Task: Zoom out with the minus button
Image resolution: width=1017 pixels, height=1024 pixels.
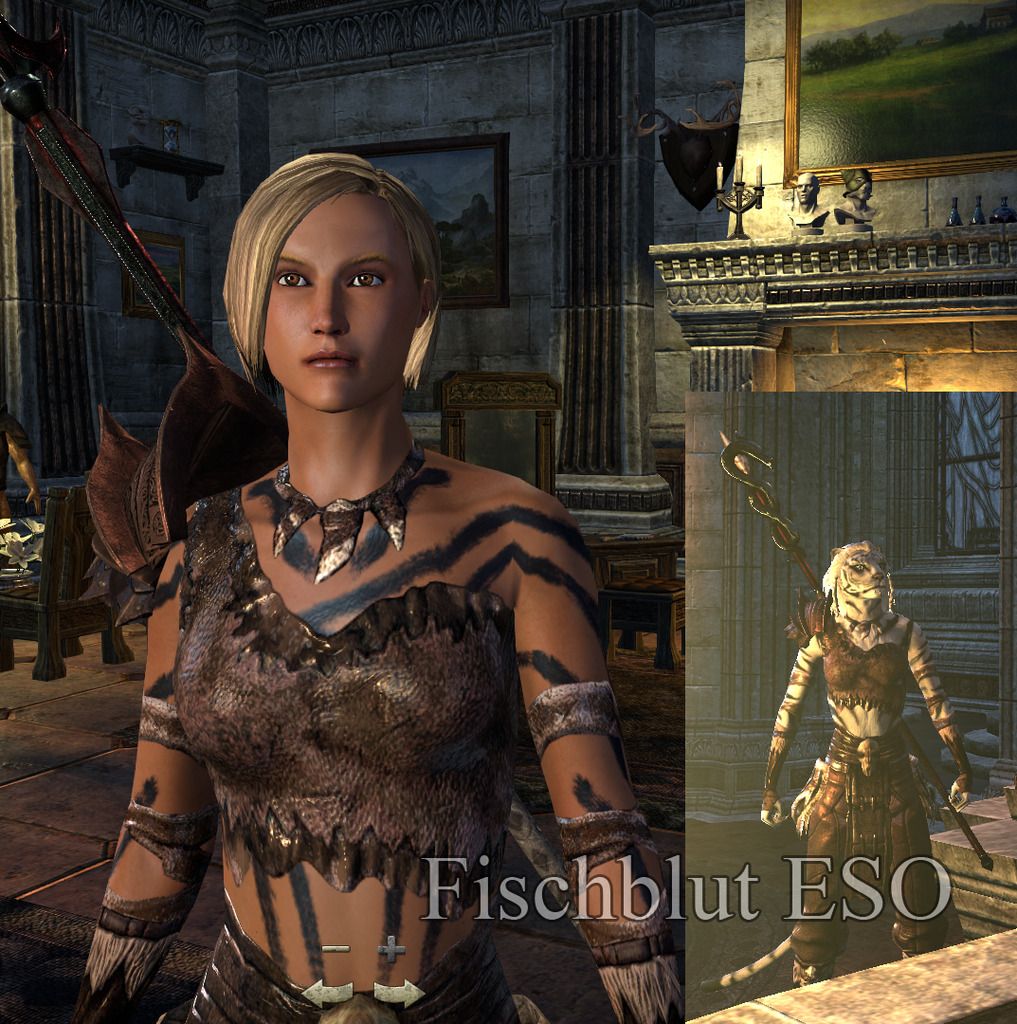Action: 336,948
